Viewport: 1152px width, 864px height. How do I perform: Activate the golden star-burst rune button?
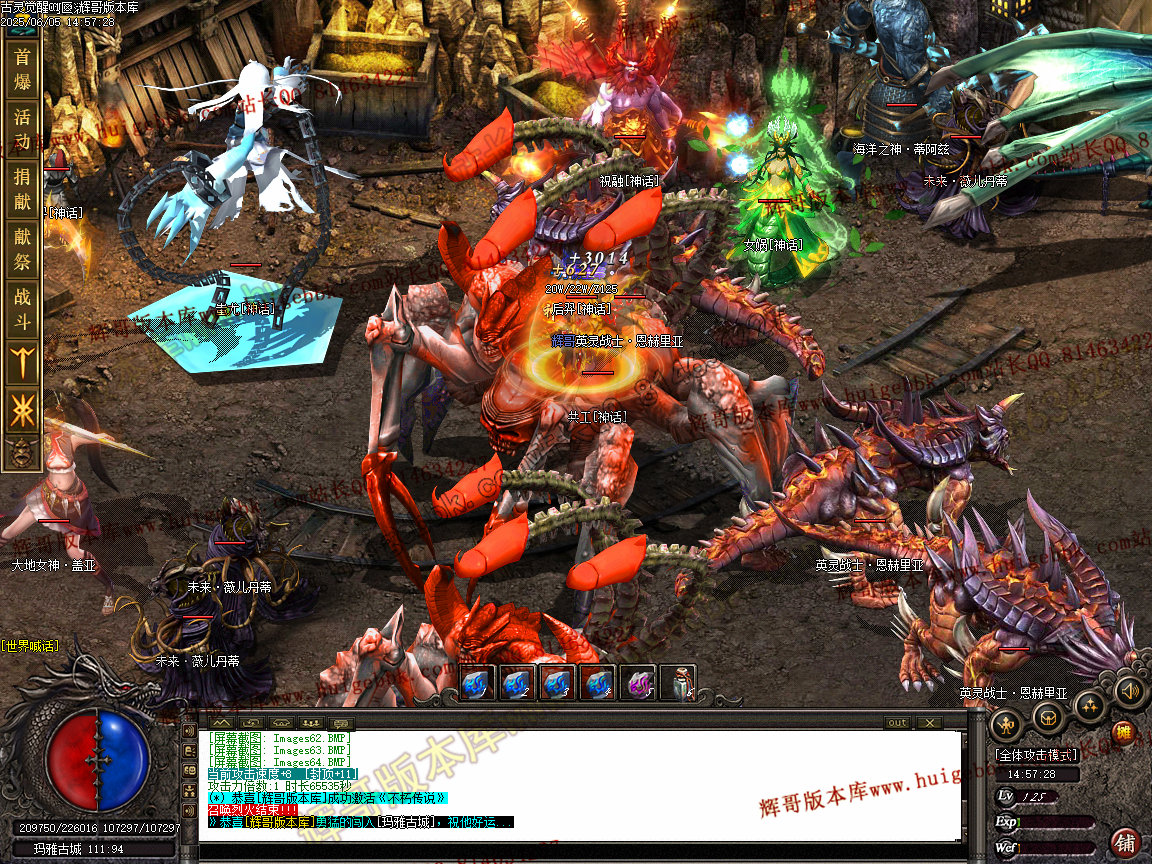point(22,411)
